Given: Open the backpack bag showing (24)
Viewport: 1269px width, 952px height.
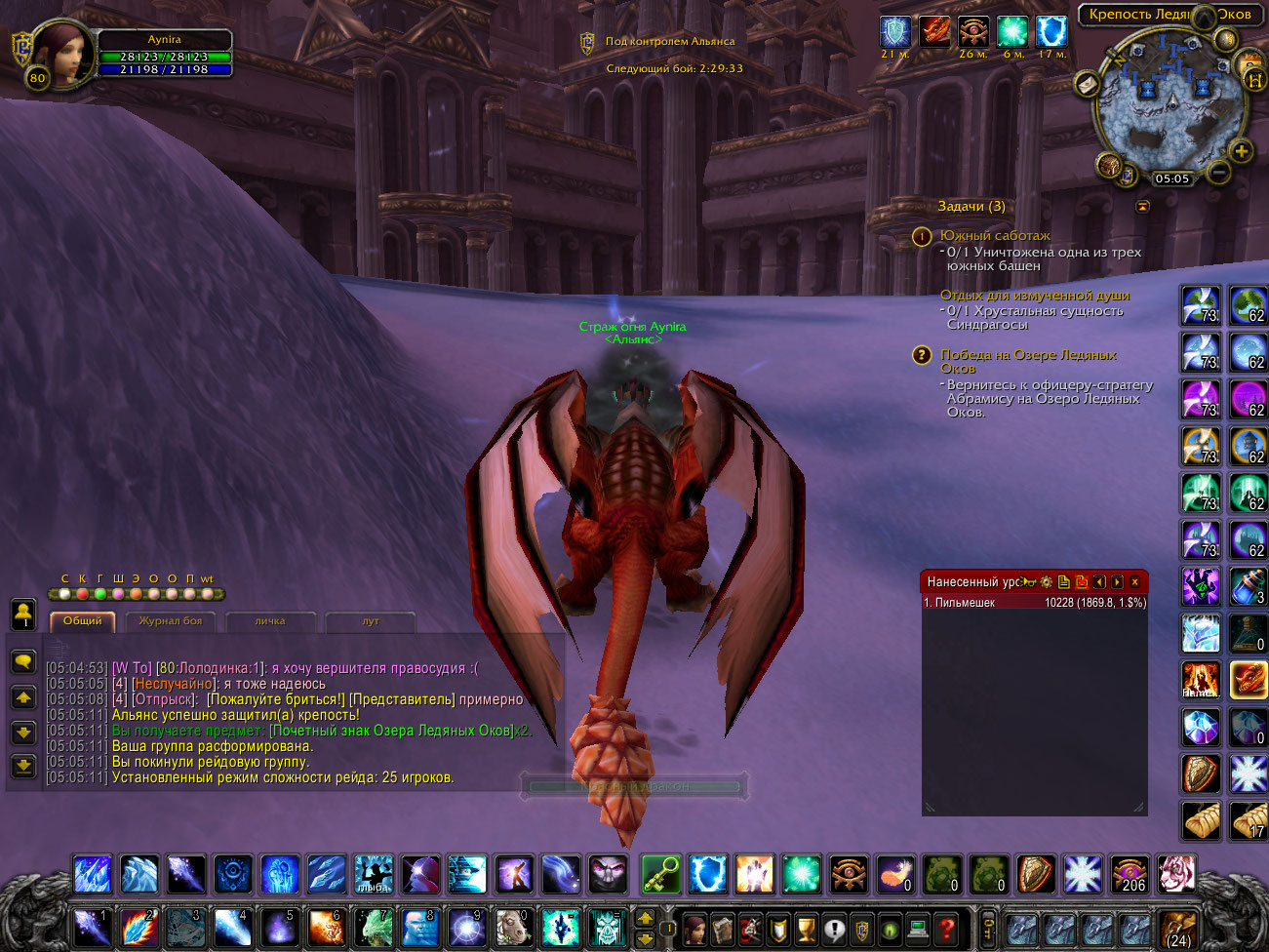Looking at the screenshot, I should pyautogui.click(x=1178, y=928).
